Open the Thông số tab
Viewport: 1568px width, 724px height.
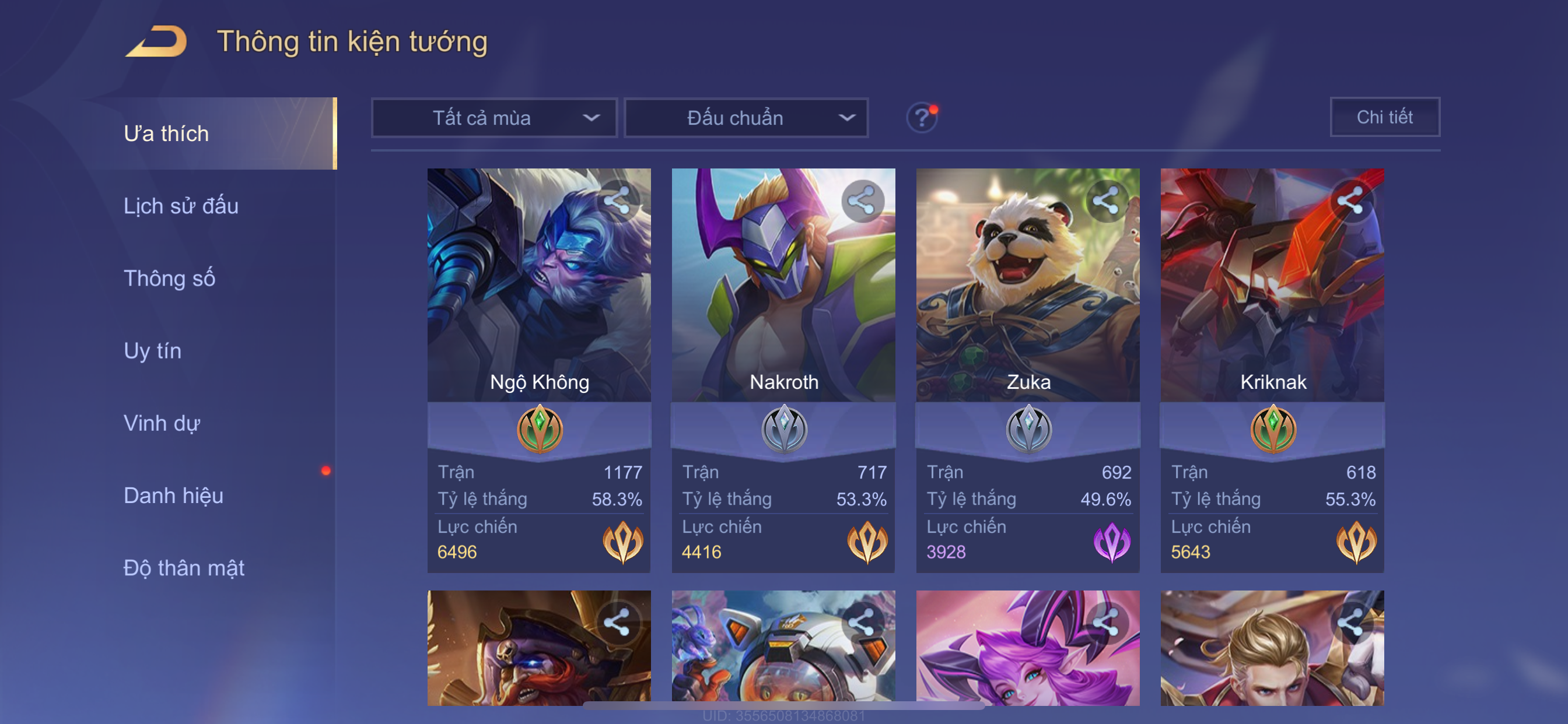169,278
